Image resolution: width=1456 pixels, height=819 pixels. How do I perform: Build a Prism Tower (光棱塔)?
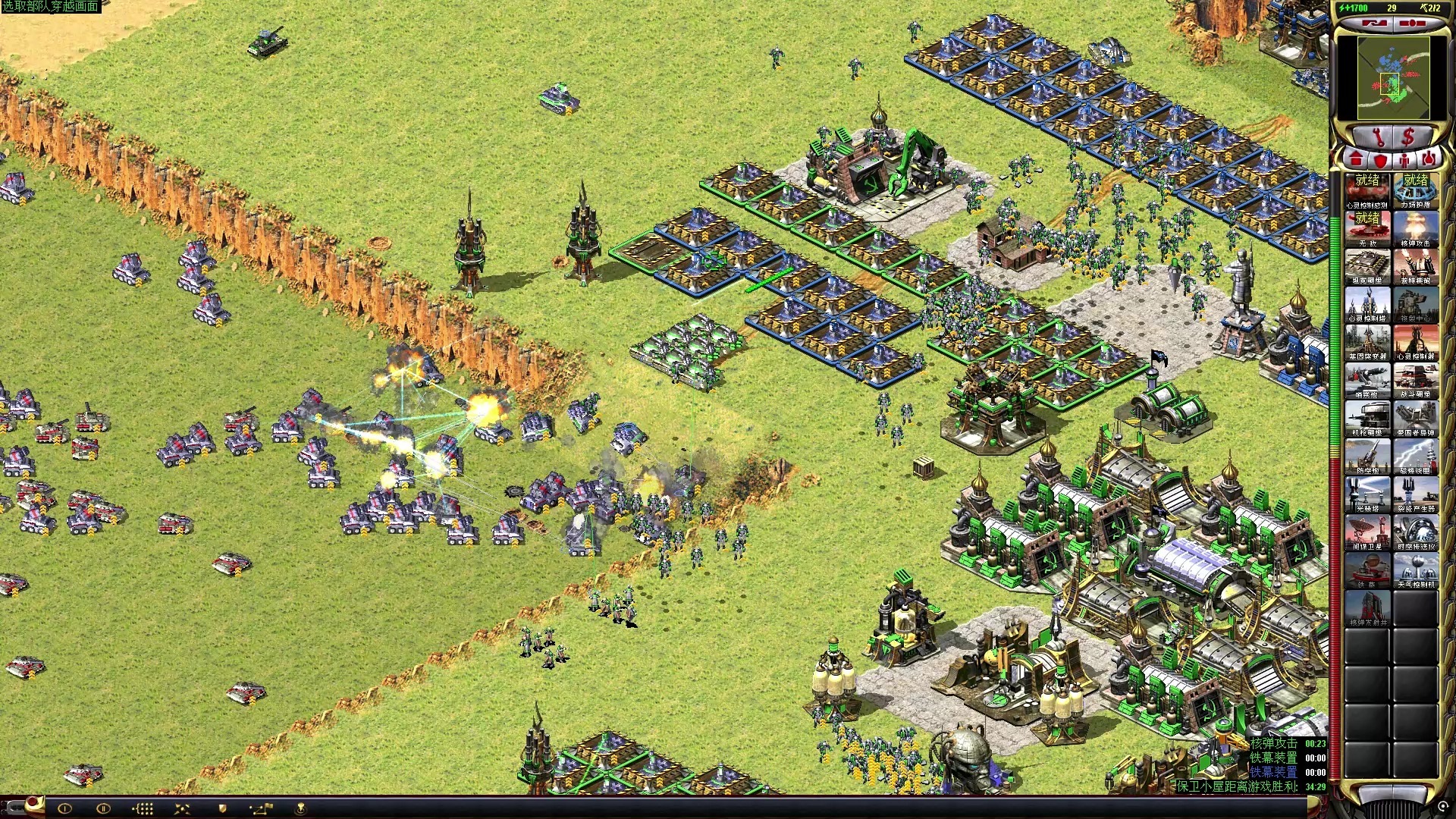click(x=1367, y=494)
